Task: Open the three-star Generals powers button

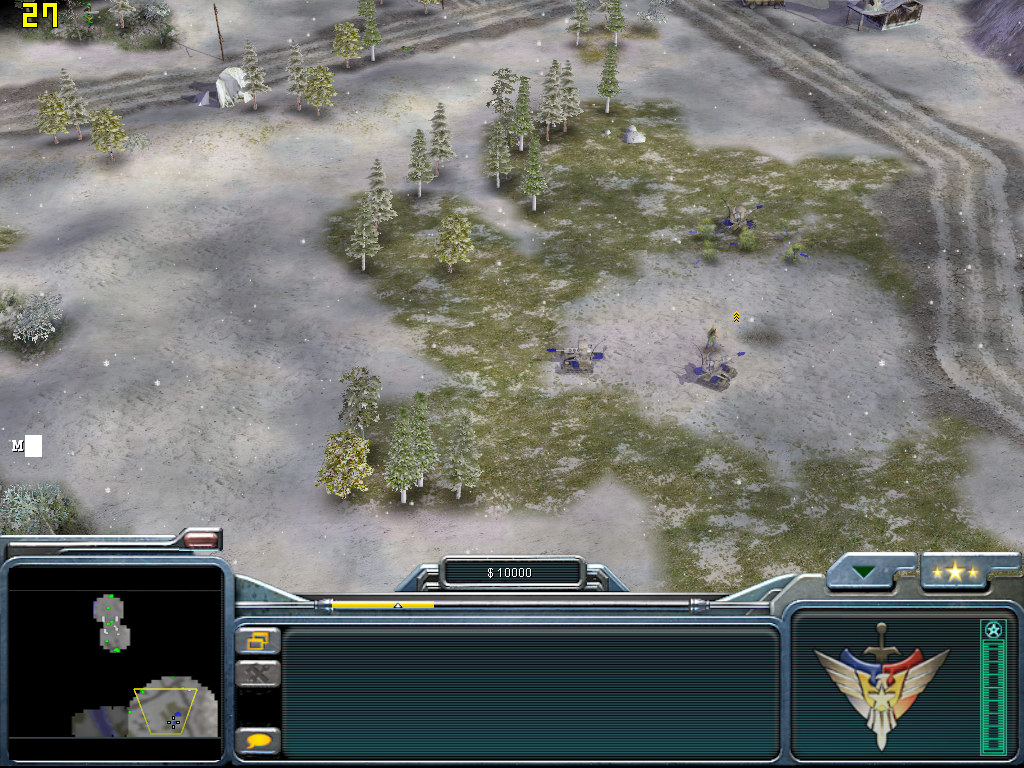Action: coord(955,572)
